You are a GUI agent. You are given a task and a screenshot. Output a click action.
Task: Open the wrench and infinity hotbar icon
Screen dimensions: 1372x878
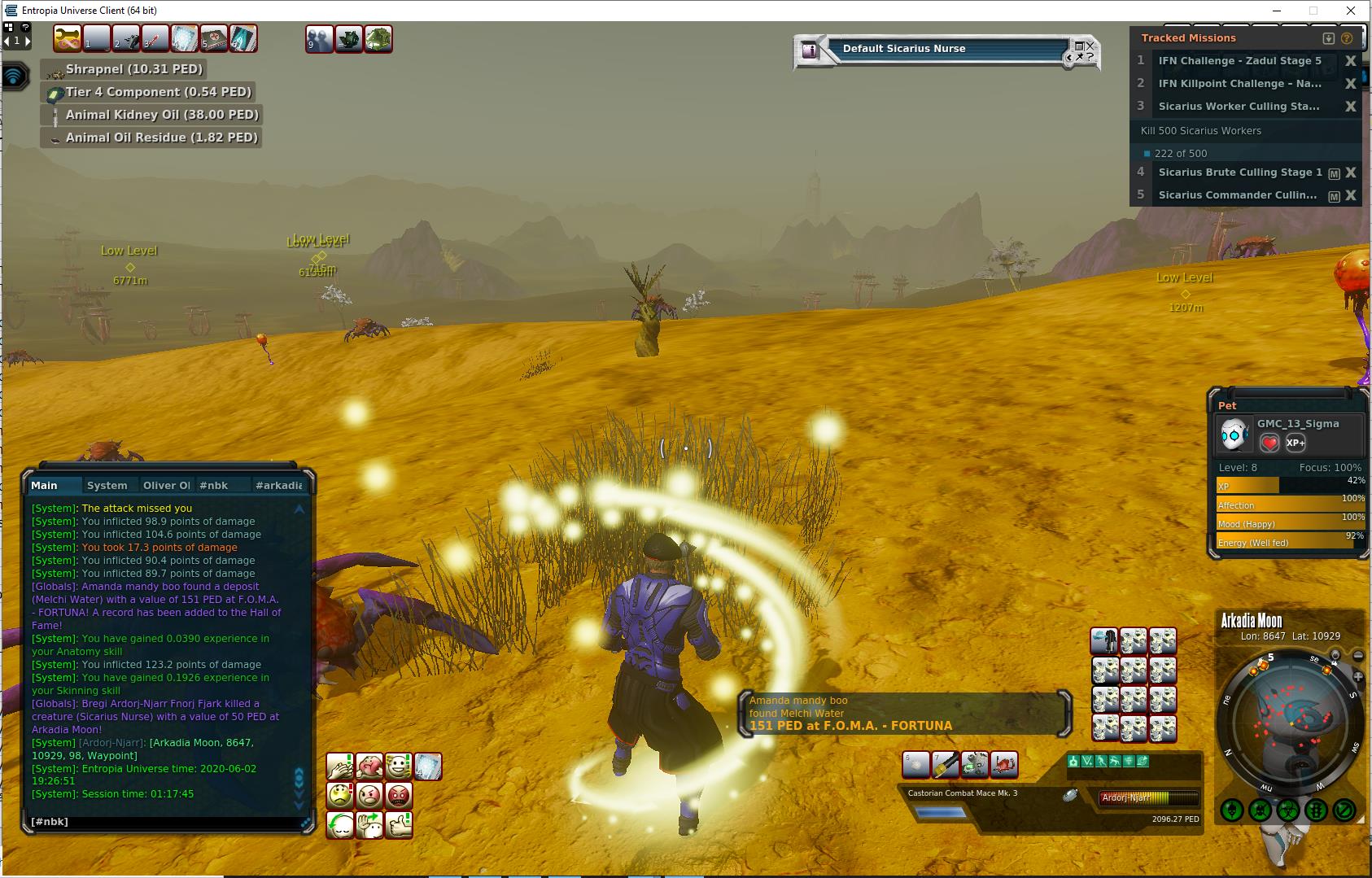click(67, 38)
